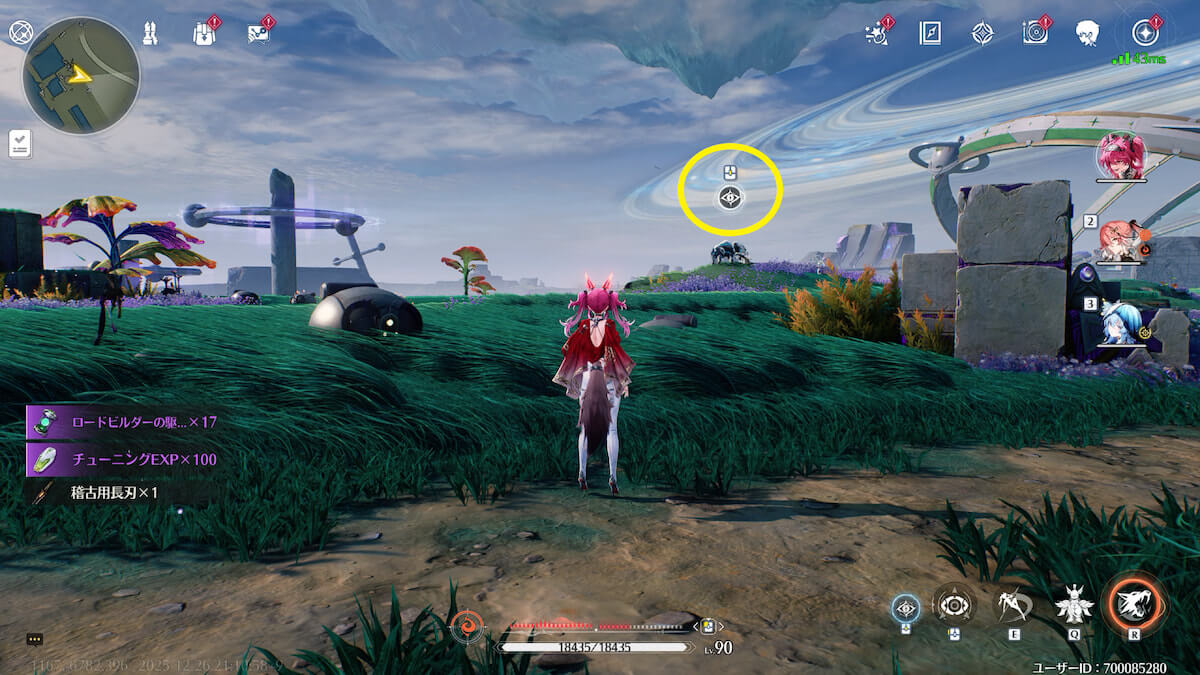Open the character head profile icon

coord(1087,33)
